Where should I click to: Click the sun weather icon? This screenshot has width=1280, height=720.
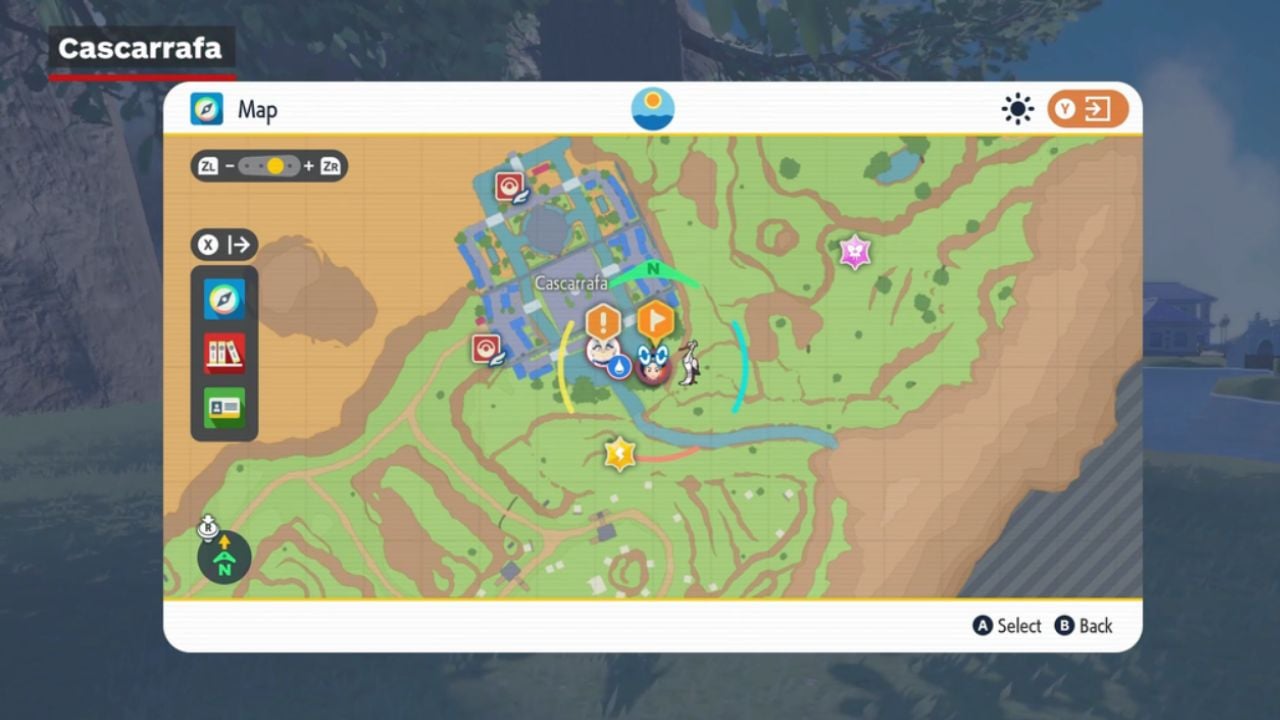tap(1017, 109)
